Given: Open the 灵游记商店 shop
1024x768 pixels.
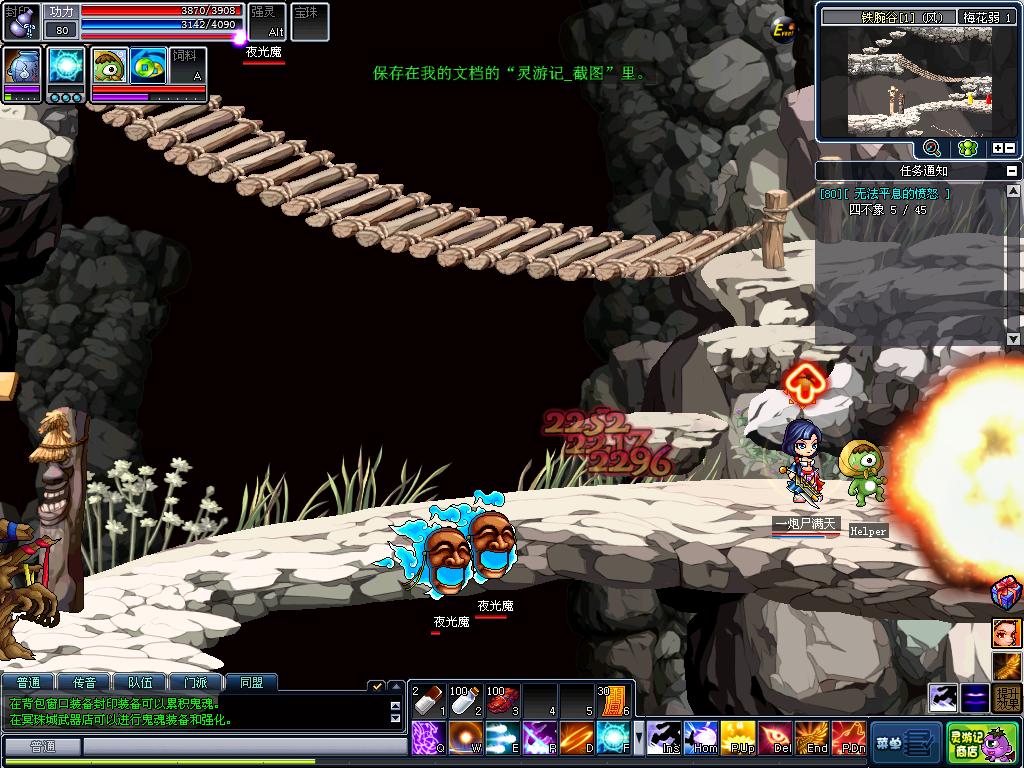Looking at the screenshot, I should pyautogui.click(x=981, y=743).
